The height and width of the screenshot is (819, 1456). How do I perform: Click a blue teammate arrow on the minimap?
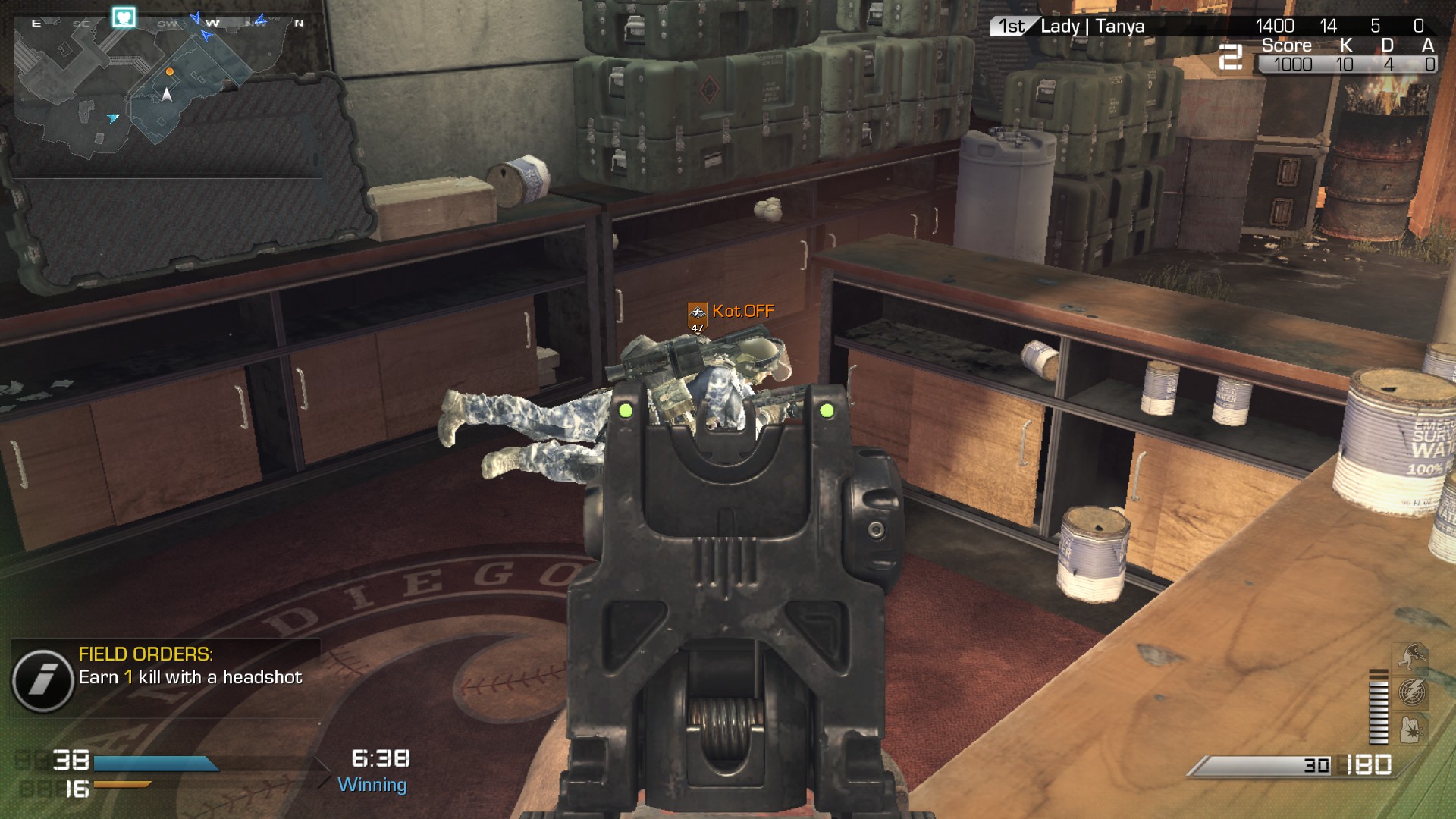[113, 119]
